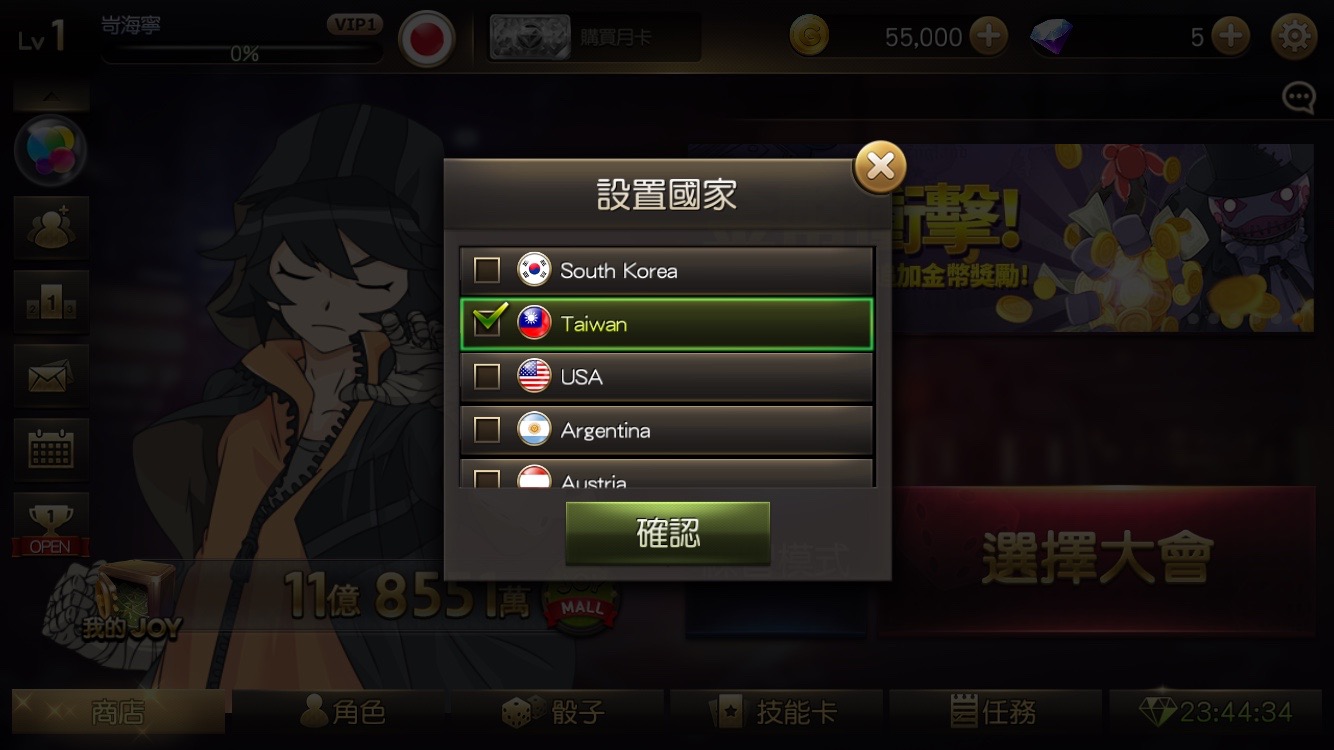This screenshot has height=750, width=1334.
Task: Click the red record button near VIP badge
Action: (428, 37)
